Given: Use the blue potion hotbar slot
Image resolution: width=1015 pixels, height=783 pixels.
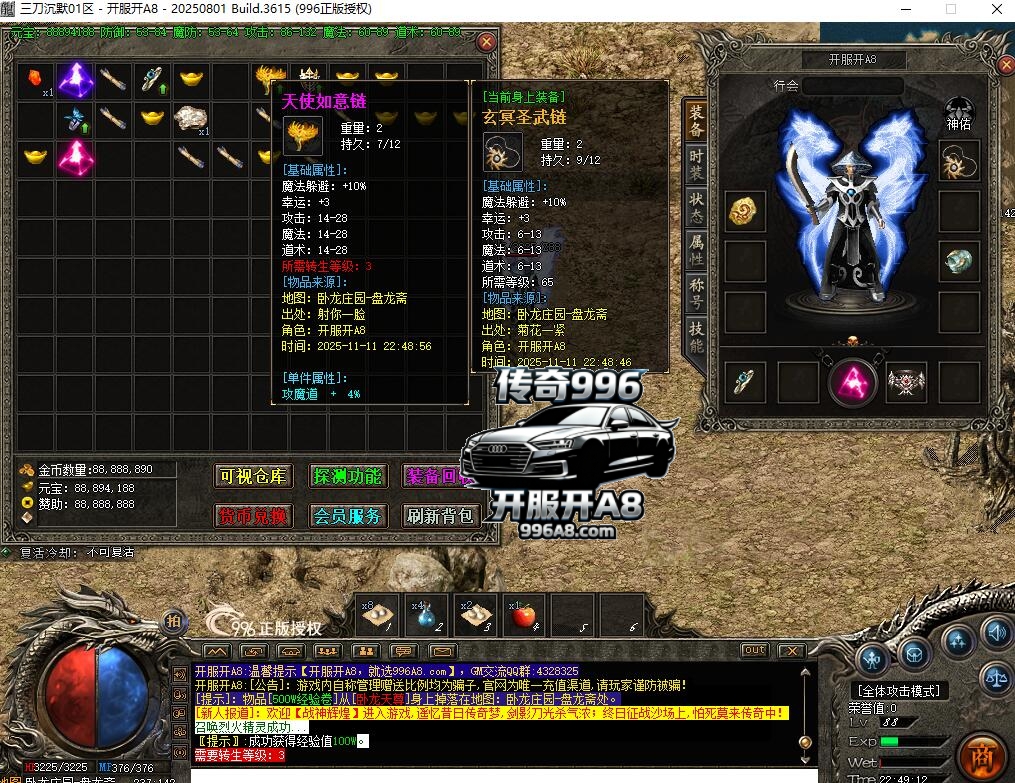Looking at the screenshot, I should (x=426, y=616).
